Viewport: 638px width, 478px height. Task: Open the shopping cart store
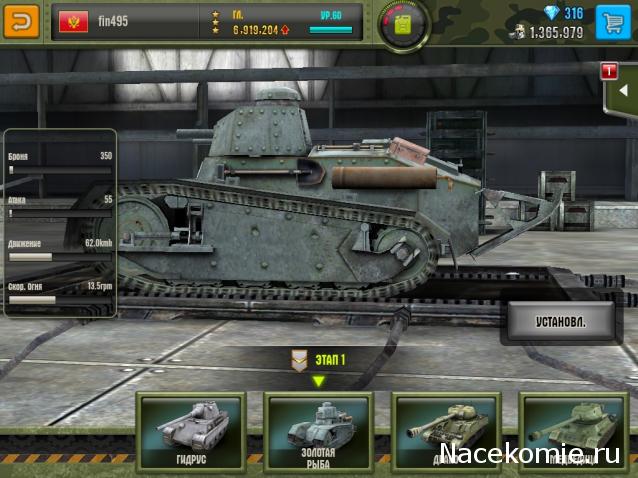[x=613, y=20]
